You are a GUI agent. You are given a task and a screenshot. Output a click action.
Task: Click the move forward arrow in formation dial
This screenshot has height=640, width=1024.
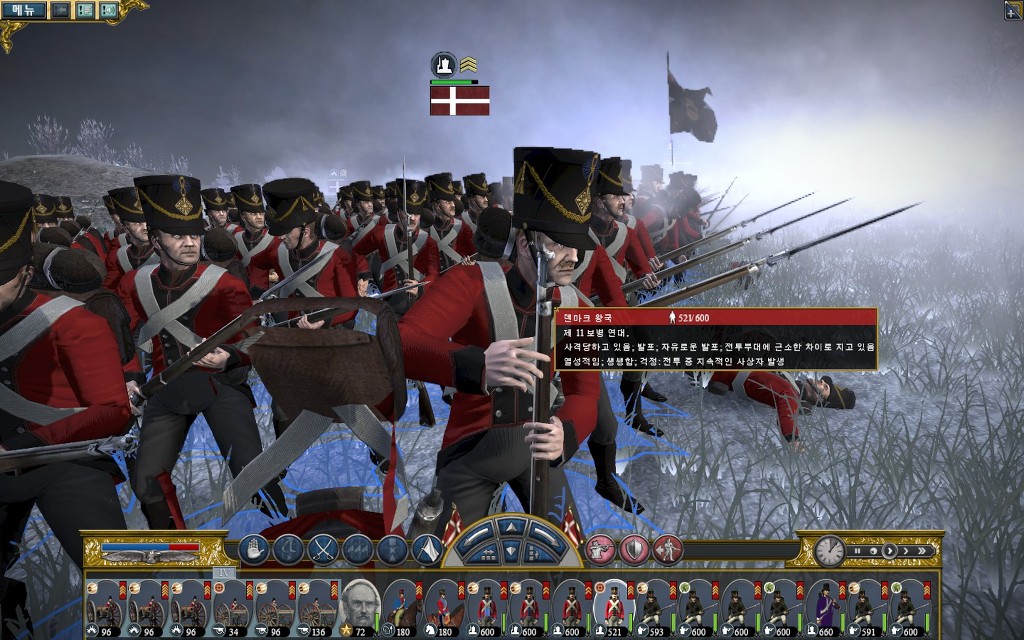511,527
